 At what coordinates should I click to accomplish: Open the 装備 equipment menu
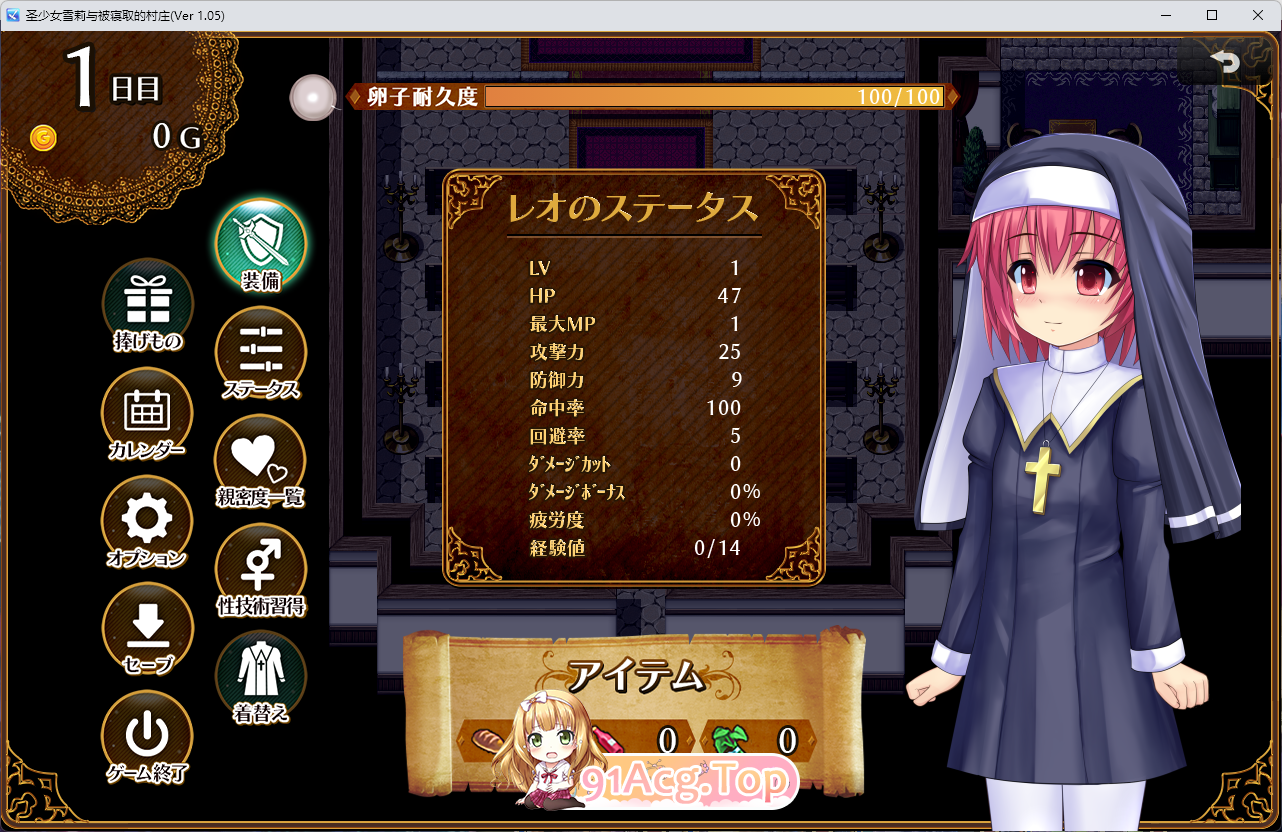point(259,240)
